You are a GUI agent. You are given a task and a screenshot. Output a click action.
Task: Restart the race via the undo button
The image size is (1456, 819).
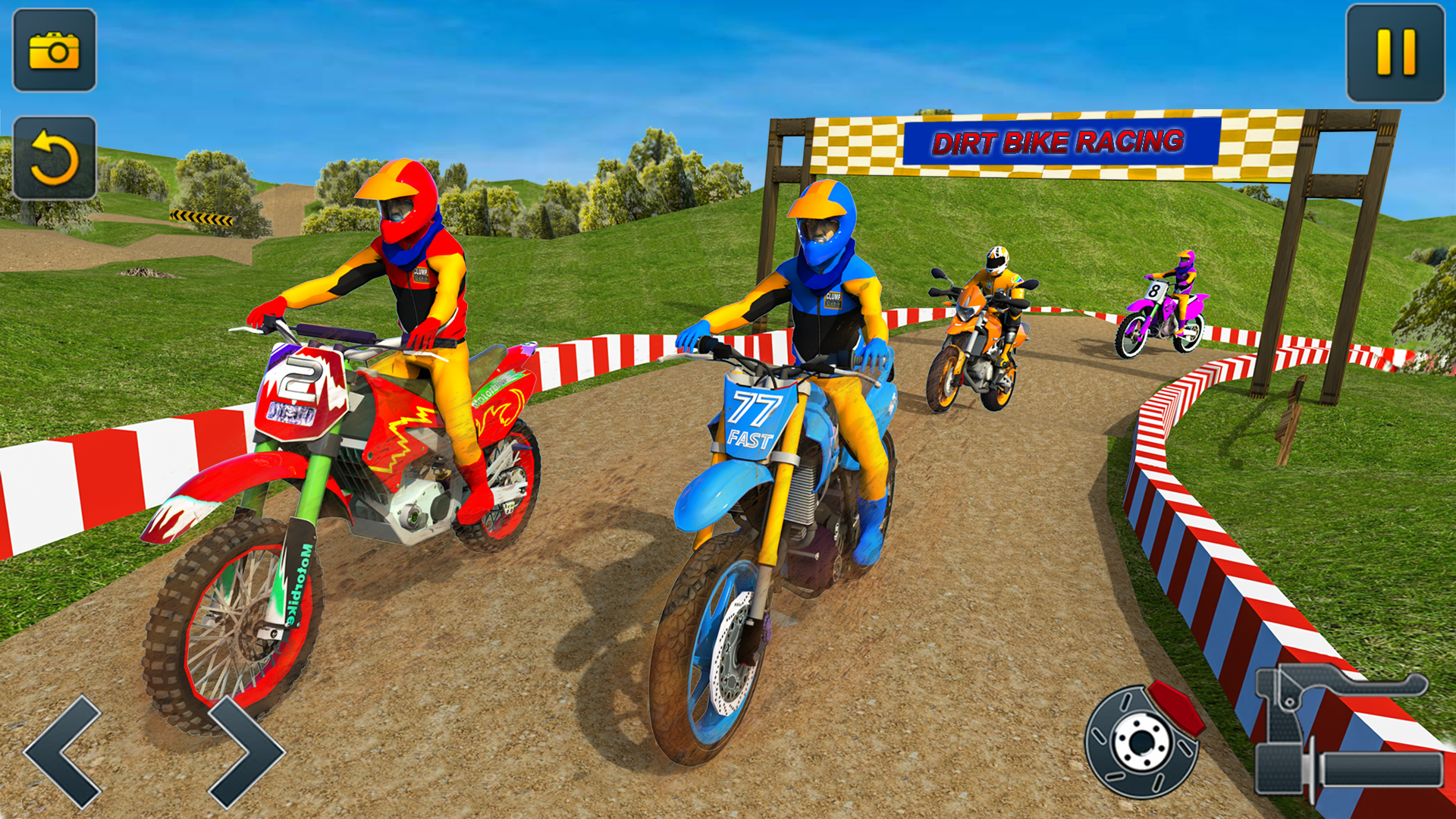click(x=53, y=157)
